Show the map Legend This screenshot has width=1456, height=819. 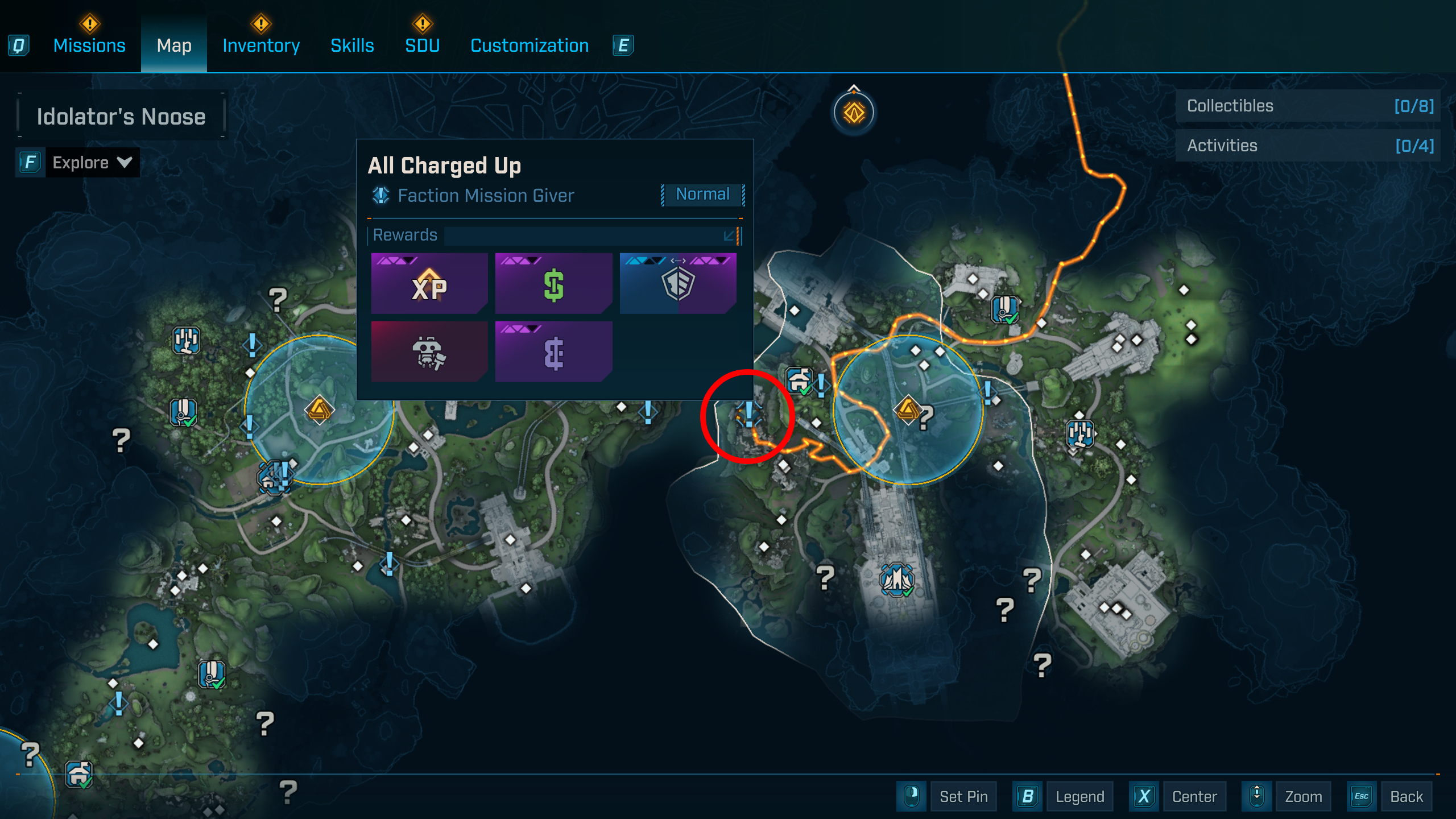[1079, 796]
